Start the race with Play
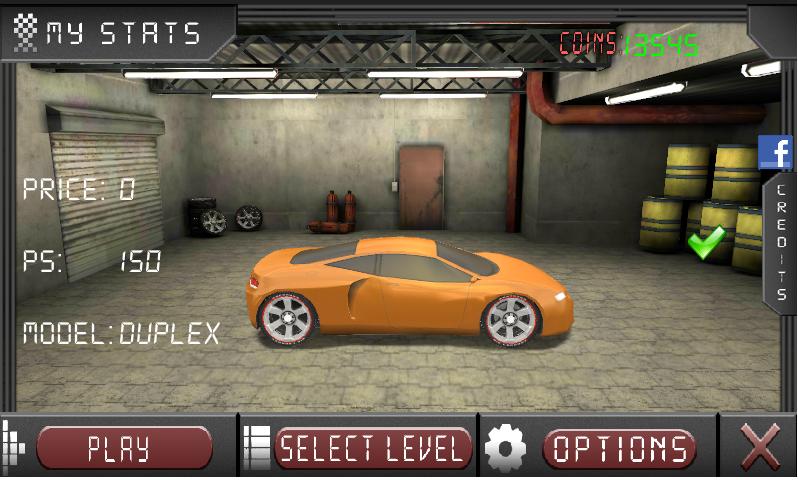The width and height of the screenshot is (798, 480). pos(124,448)
